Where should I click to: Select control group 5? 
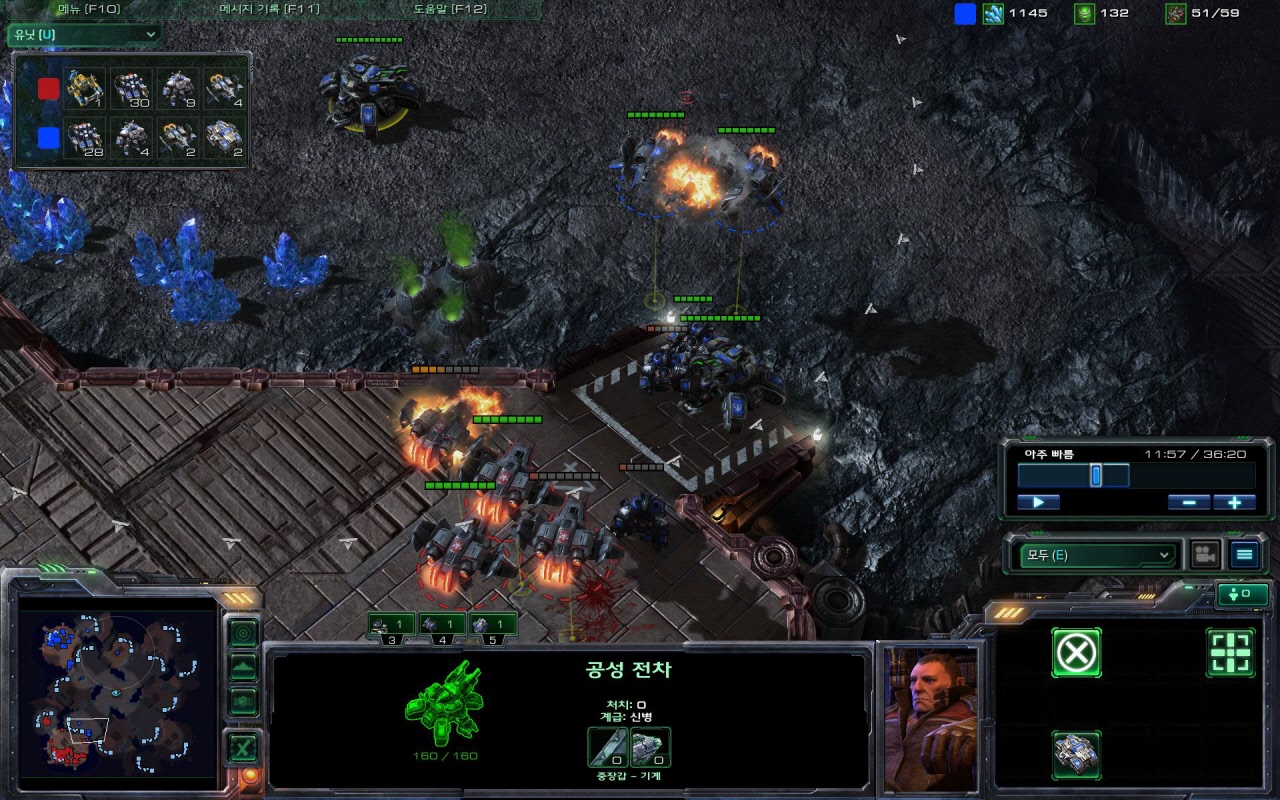pyautogui.click(x=492, y=625)
